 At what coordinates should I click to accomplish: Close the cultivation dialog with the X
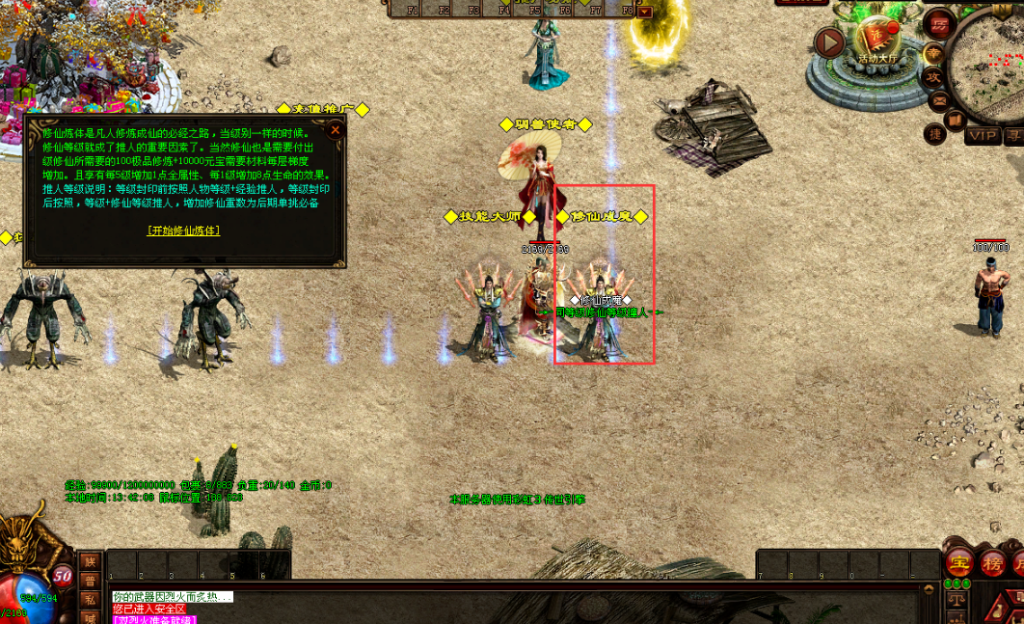point(335,129)
